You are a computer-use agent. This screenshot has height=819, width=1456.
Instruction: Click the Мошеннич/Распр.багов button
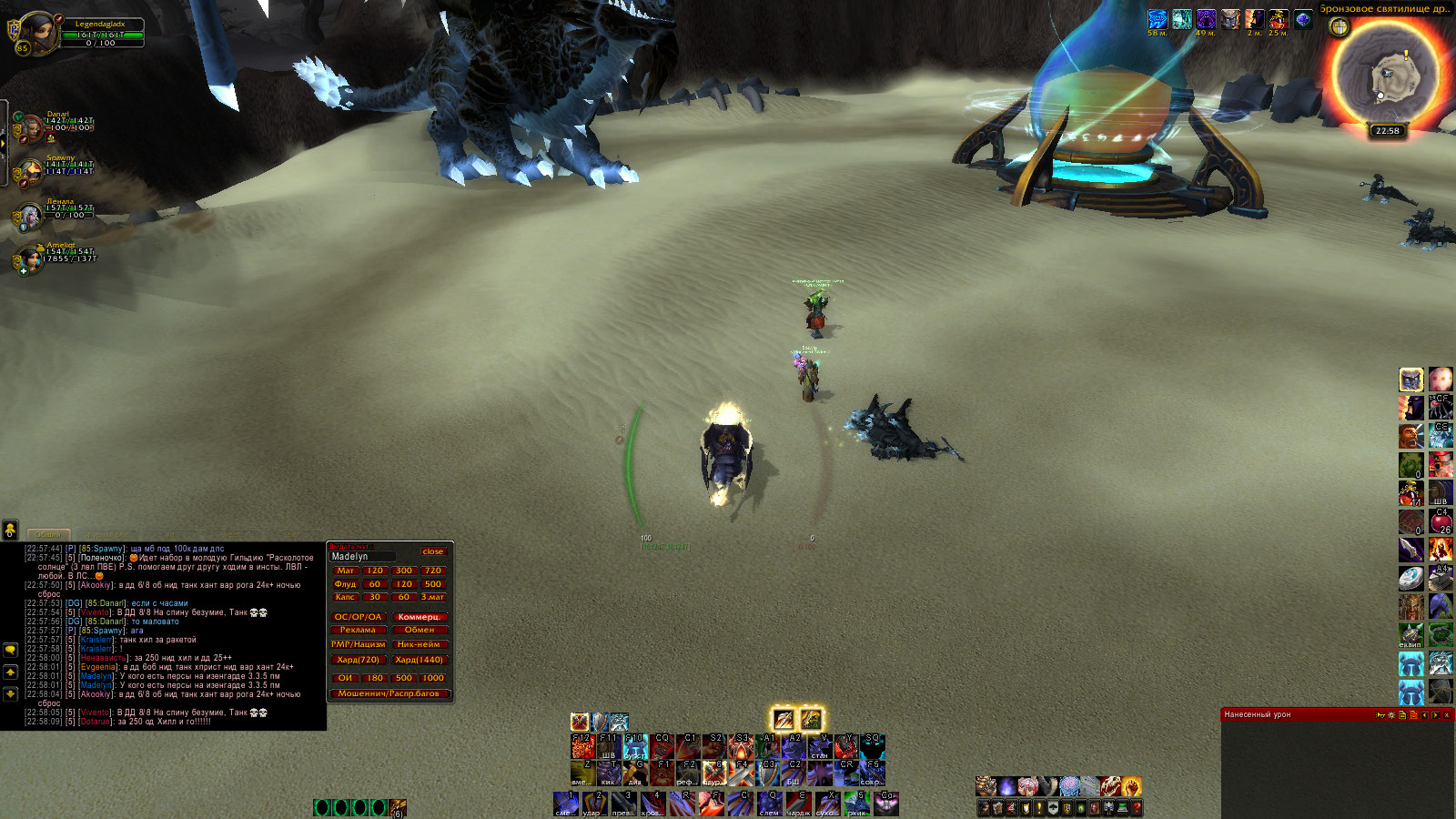click(389, 693)
